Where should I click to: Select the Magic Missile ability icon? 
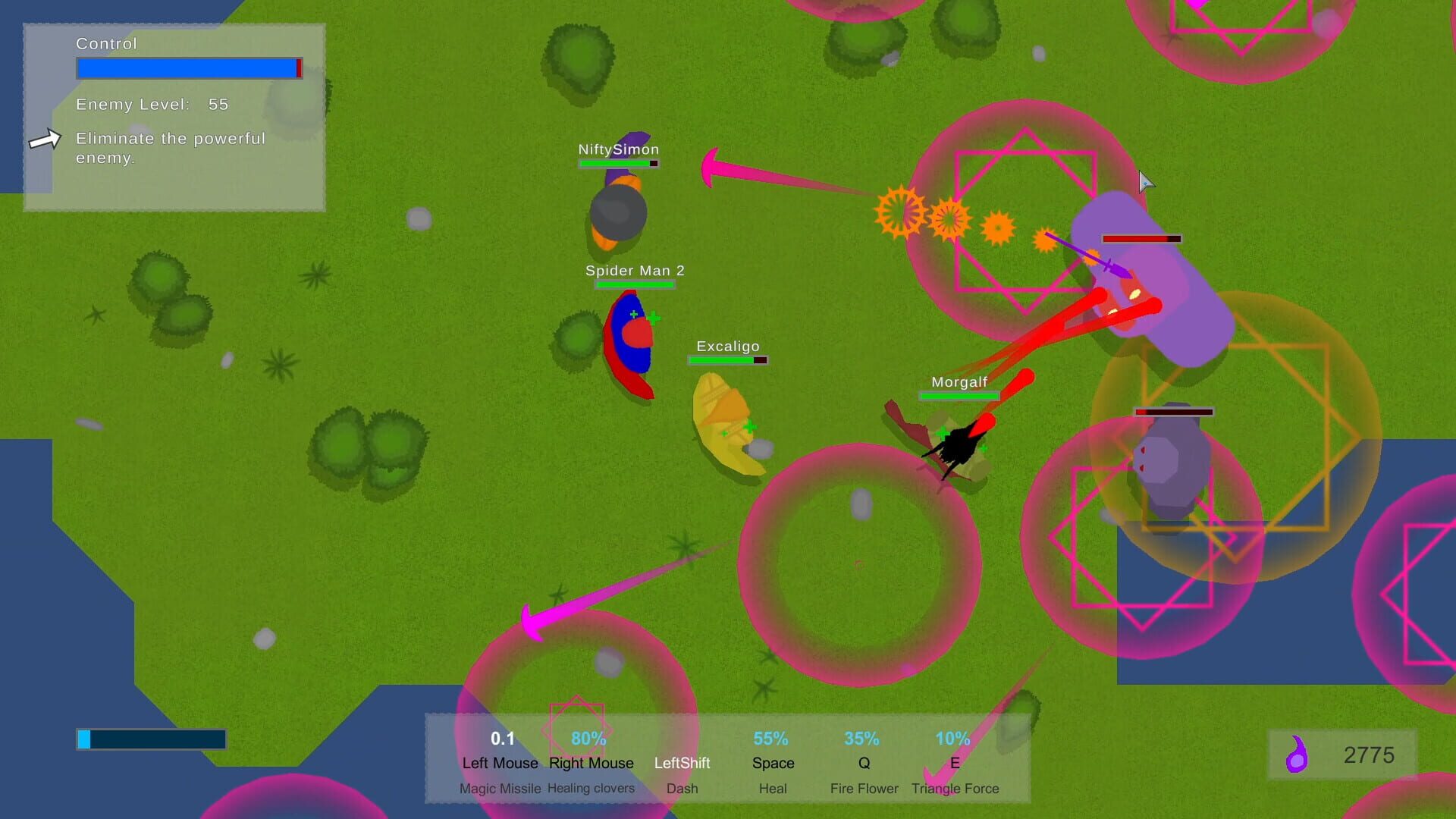click(x=500, y=762)
